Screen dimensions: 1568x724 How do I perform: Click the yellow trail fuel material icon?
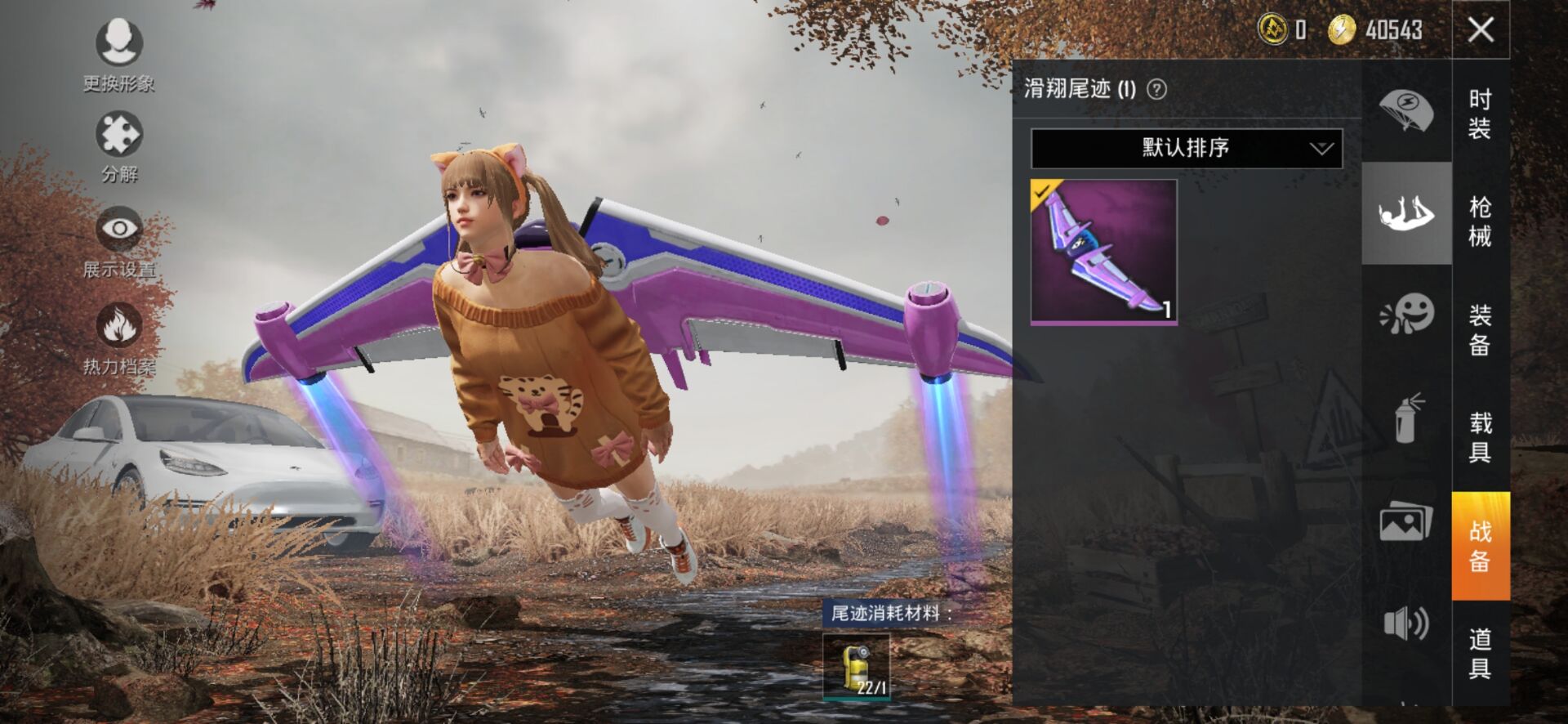[x=856, y=667]
